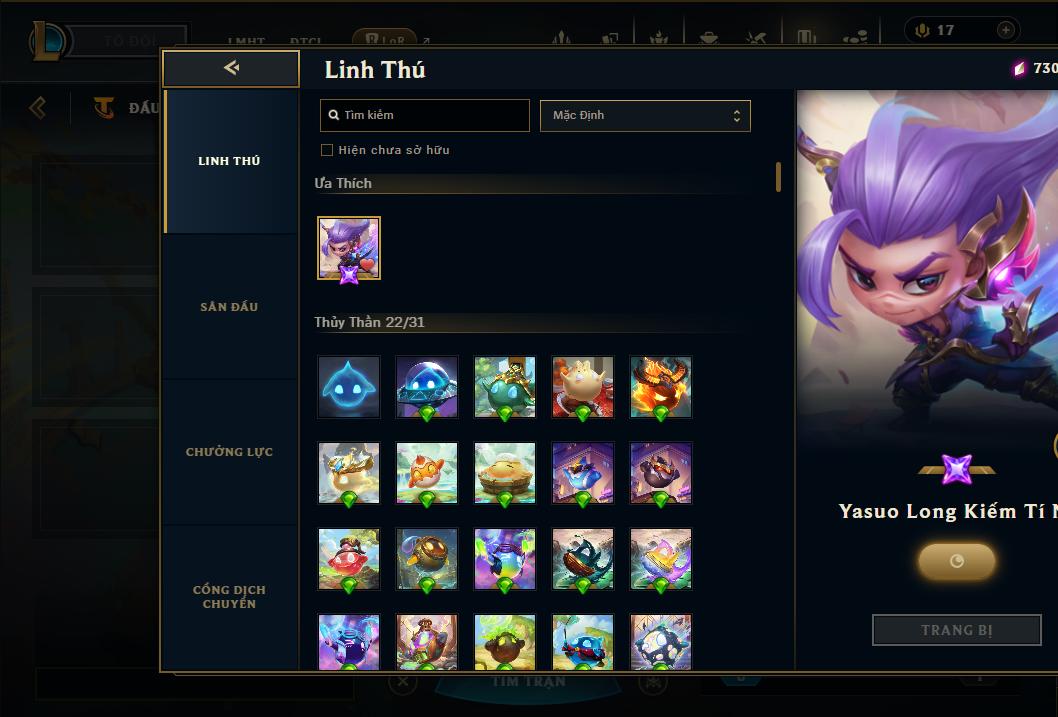
Task: Select the favorited Yasuo little legend
Action: (x=349, y=248)
